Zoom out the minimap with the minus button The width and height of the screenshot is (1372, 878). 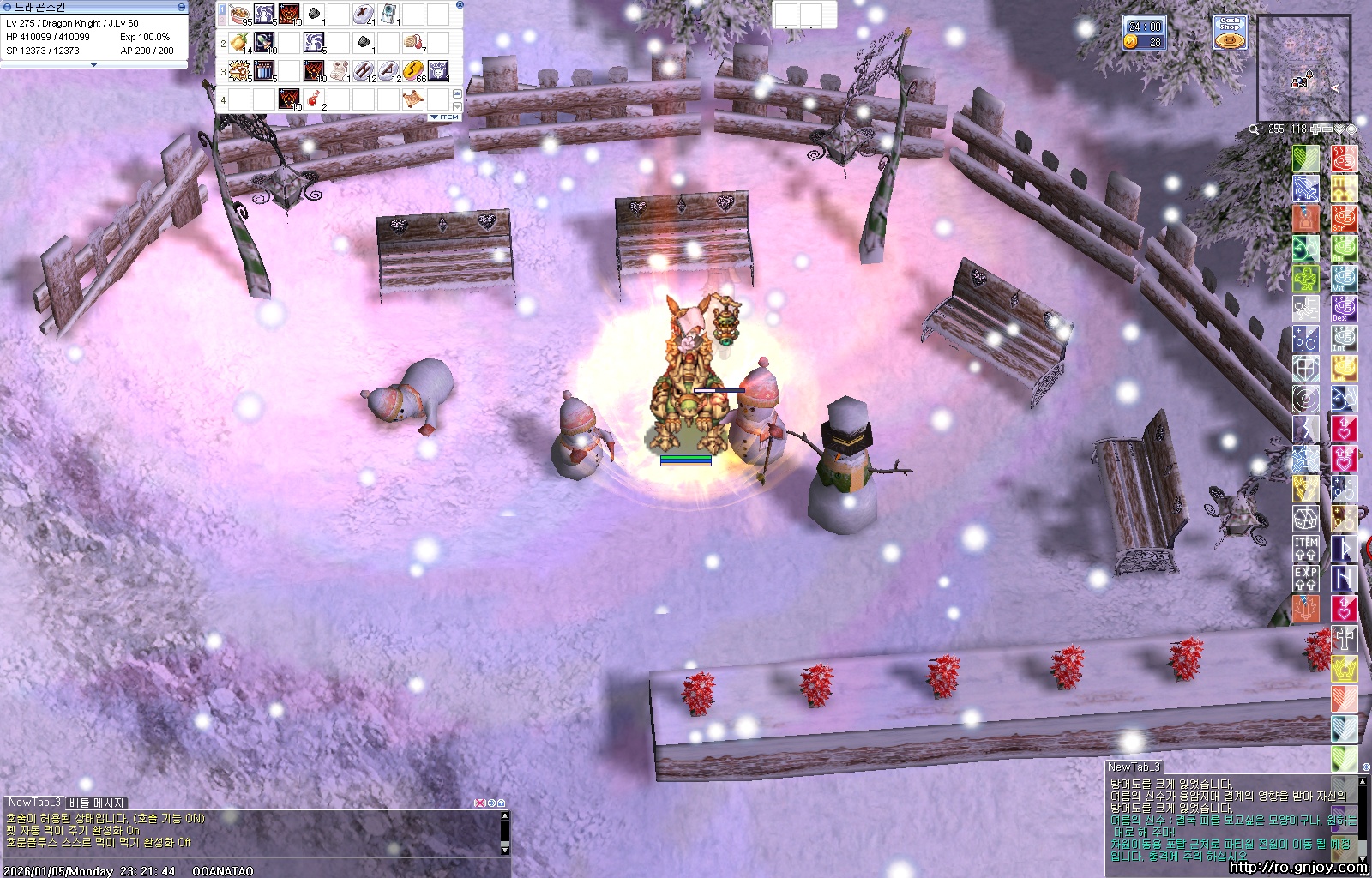pos(1327,129)
